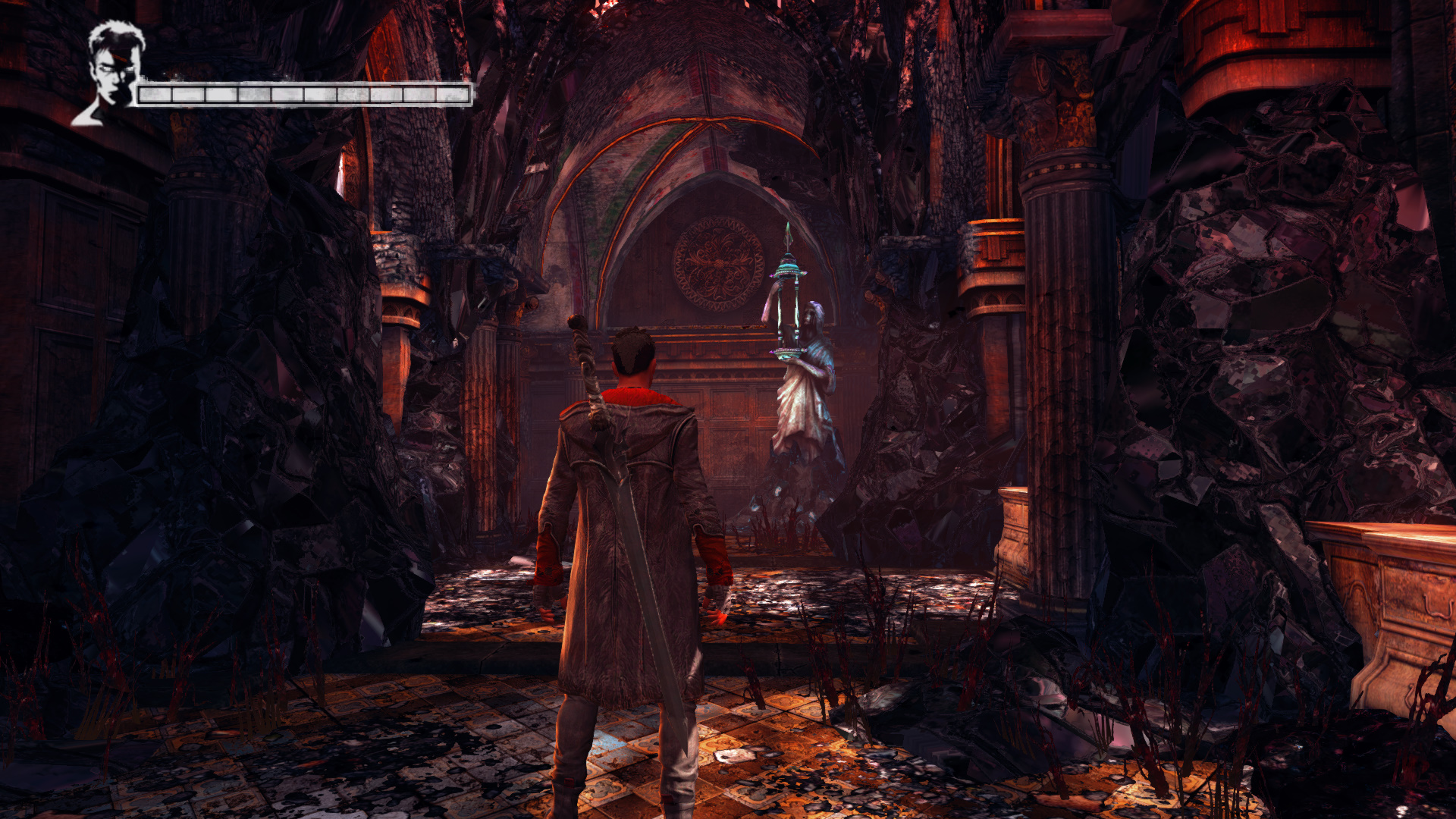Click Dante's portrait icon
Screen dimensions: 1456x819
point(111,72)
